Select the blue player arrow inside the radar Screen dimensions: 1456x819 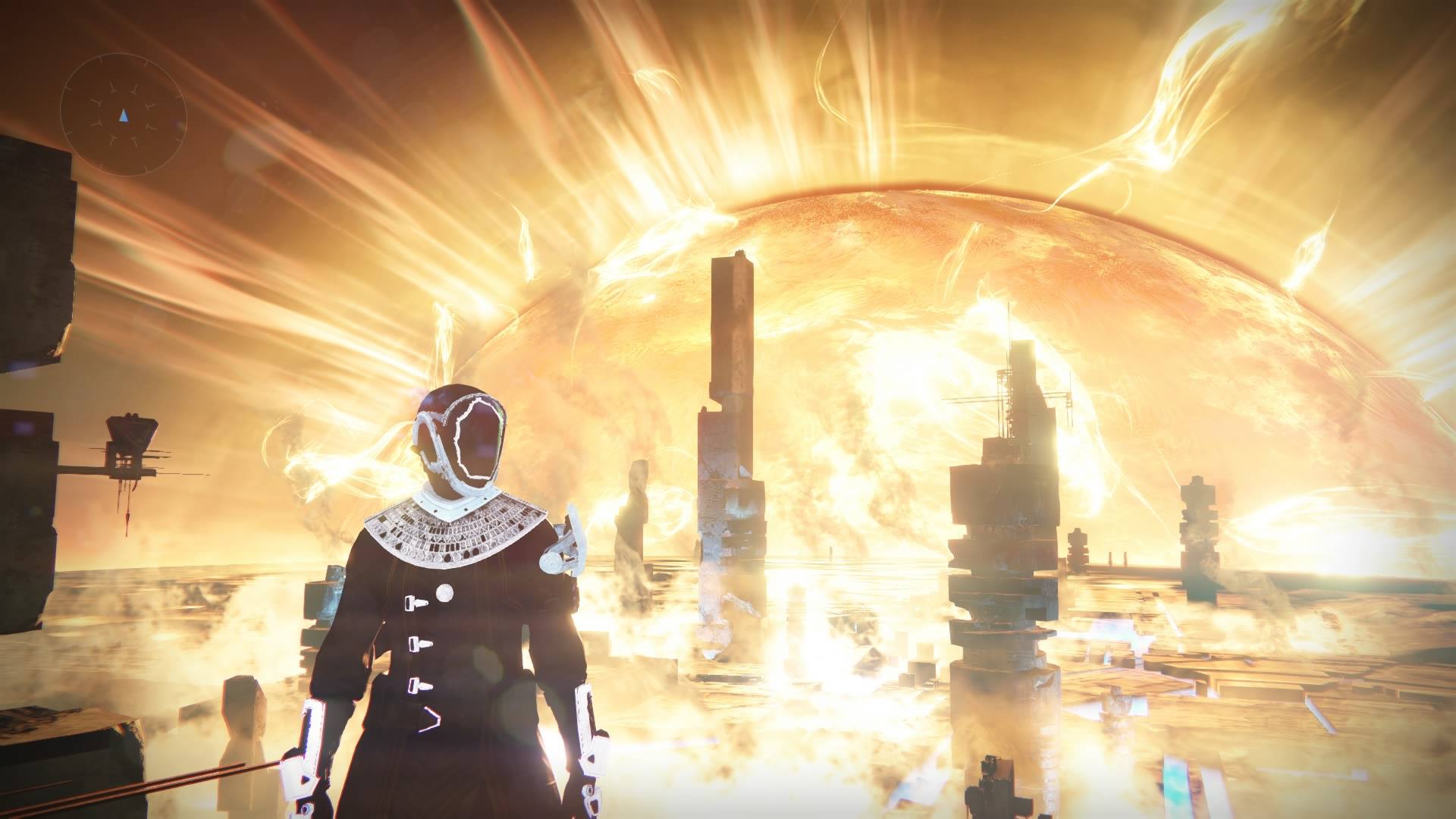(124, 116)
